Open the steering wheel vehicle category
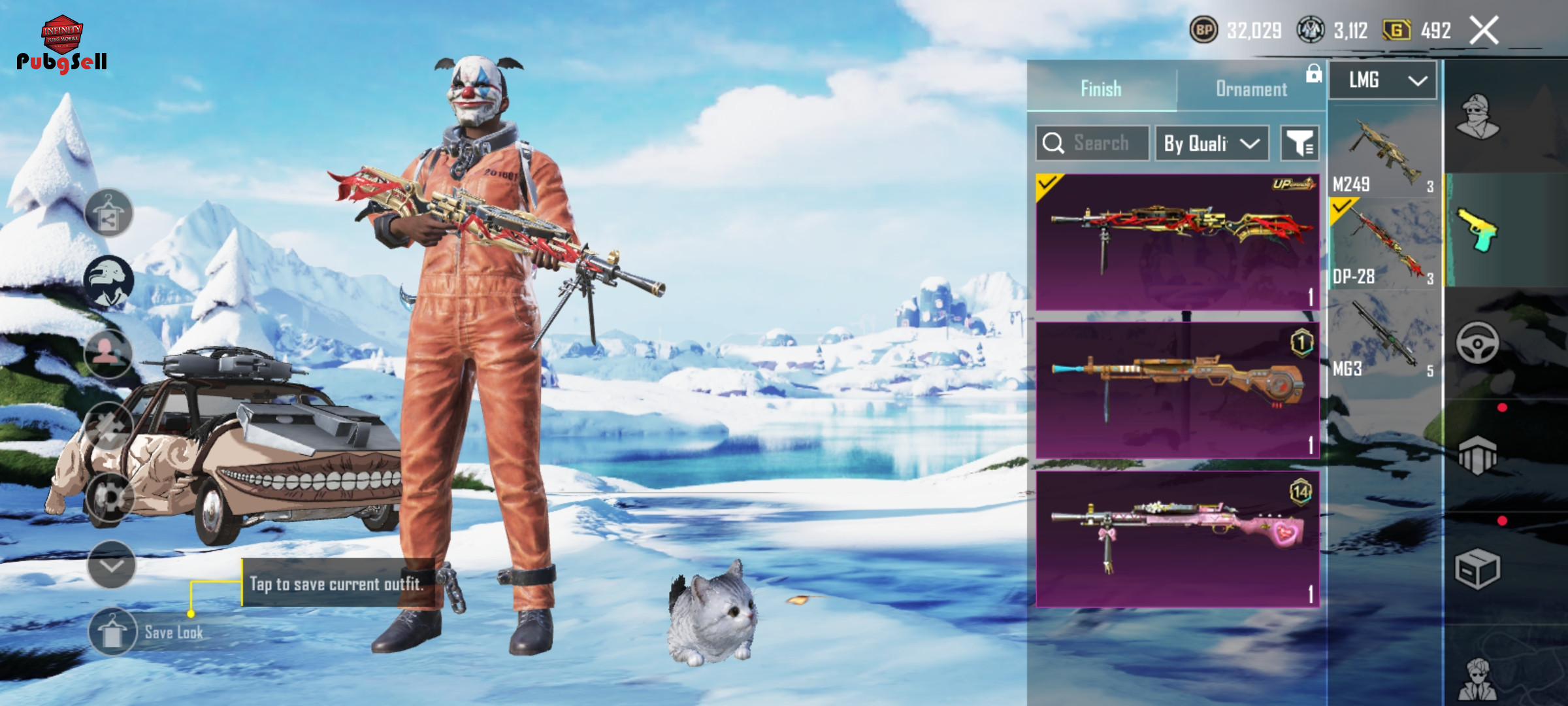Screen dimensions: 1568x706 (x=1478, y=343)
